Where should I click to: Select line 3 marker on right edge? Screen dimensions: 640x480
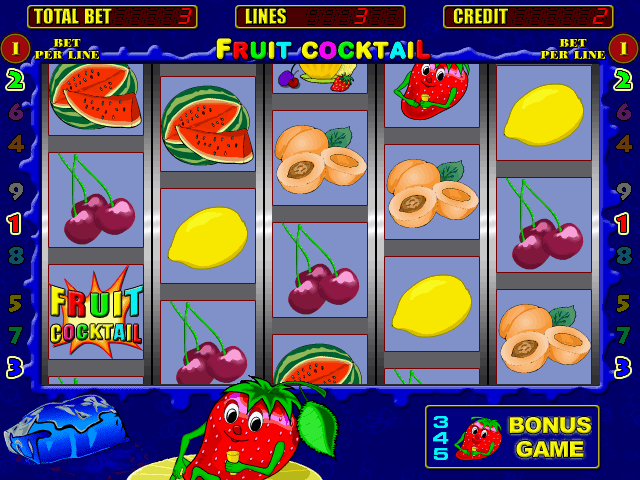point(623,367)
